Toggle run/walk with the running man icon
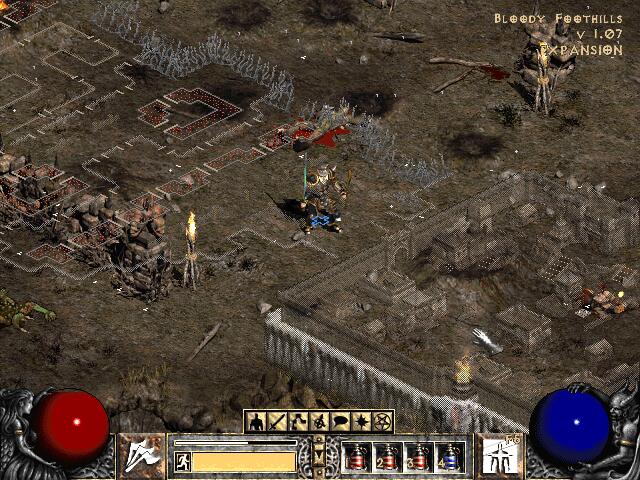The image size is (640, 480). coord(182,461)
